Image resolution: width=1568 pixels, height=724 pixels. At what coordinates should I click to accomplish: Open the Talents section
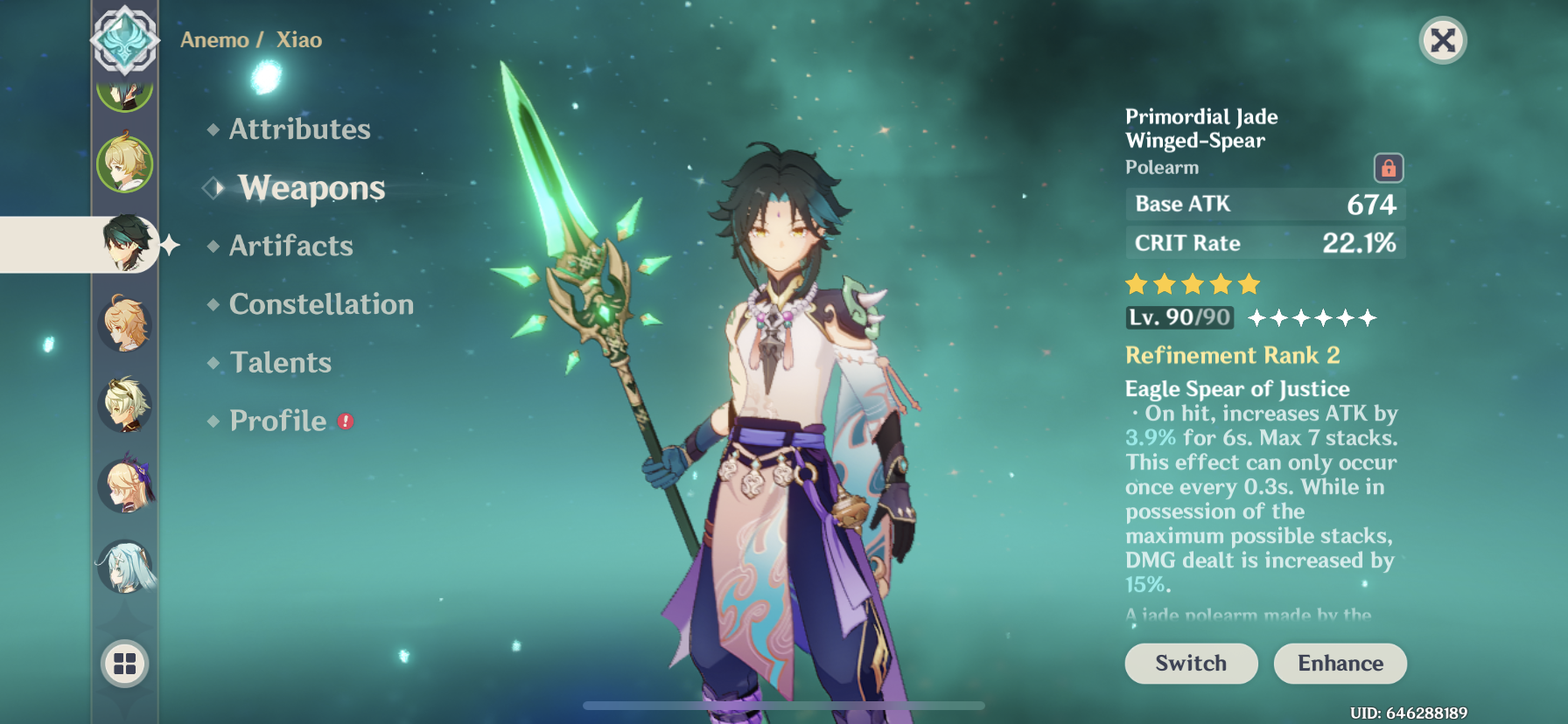(279, 361)
